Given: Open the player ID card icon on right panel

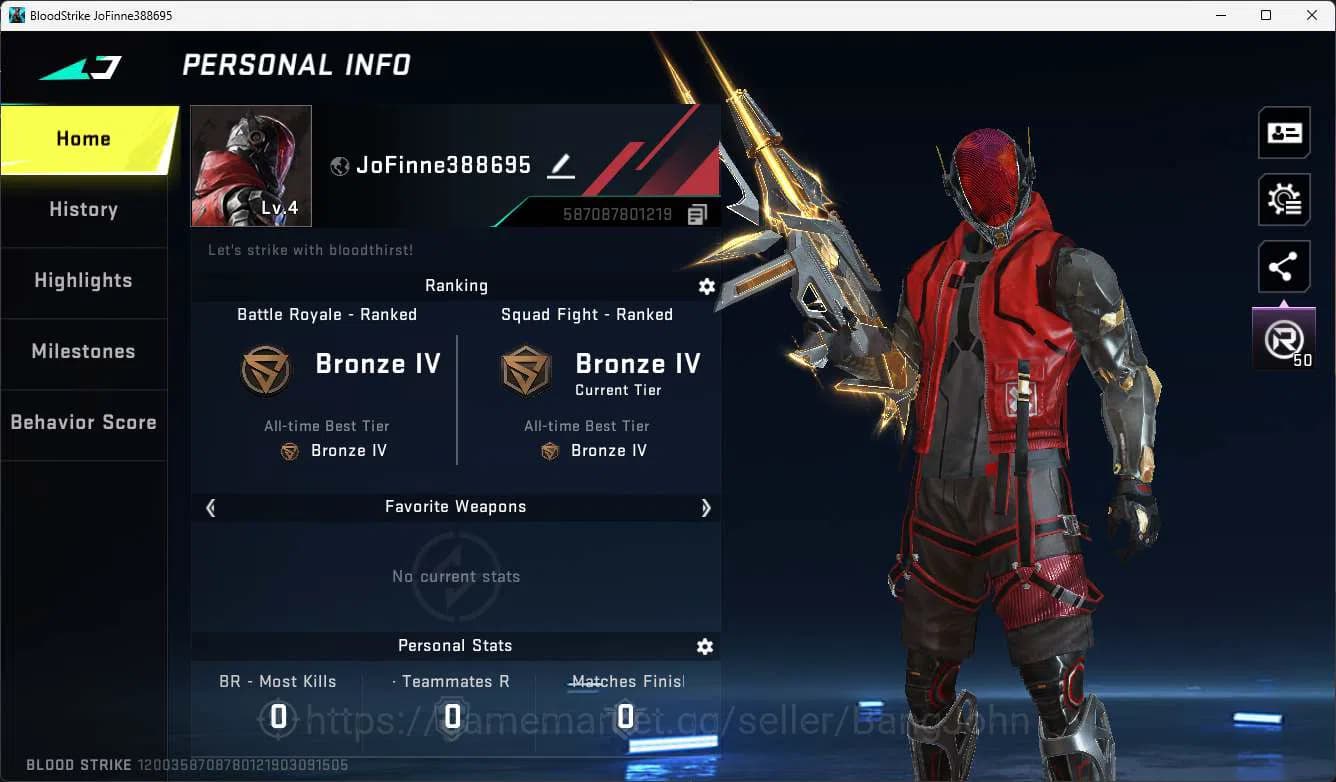Looking at the screenshot, I should click(1284, 132).
